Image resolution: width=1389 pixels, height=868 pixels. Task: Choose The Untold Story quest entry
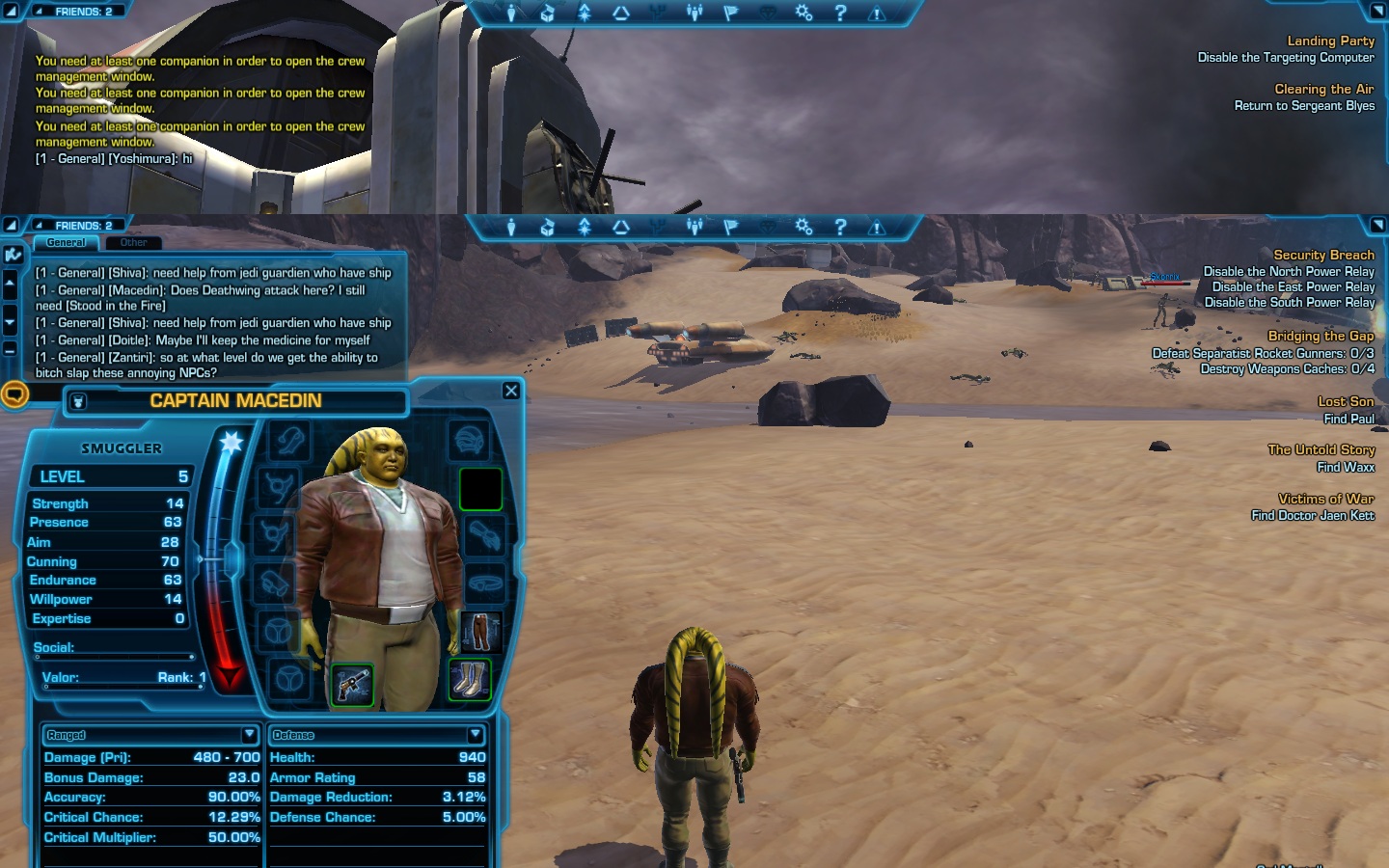[1321, 450]
